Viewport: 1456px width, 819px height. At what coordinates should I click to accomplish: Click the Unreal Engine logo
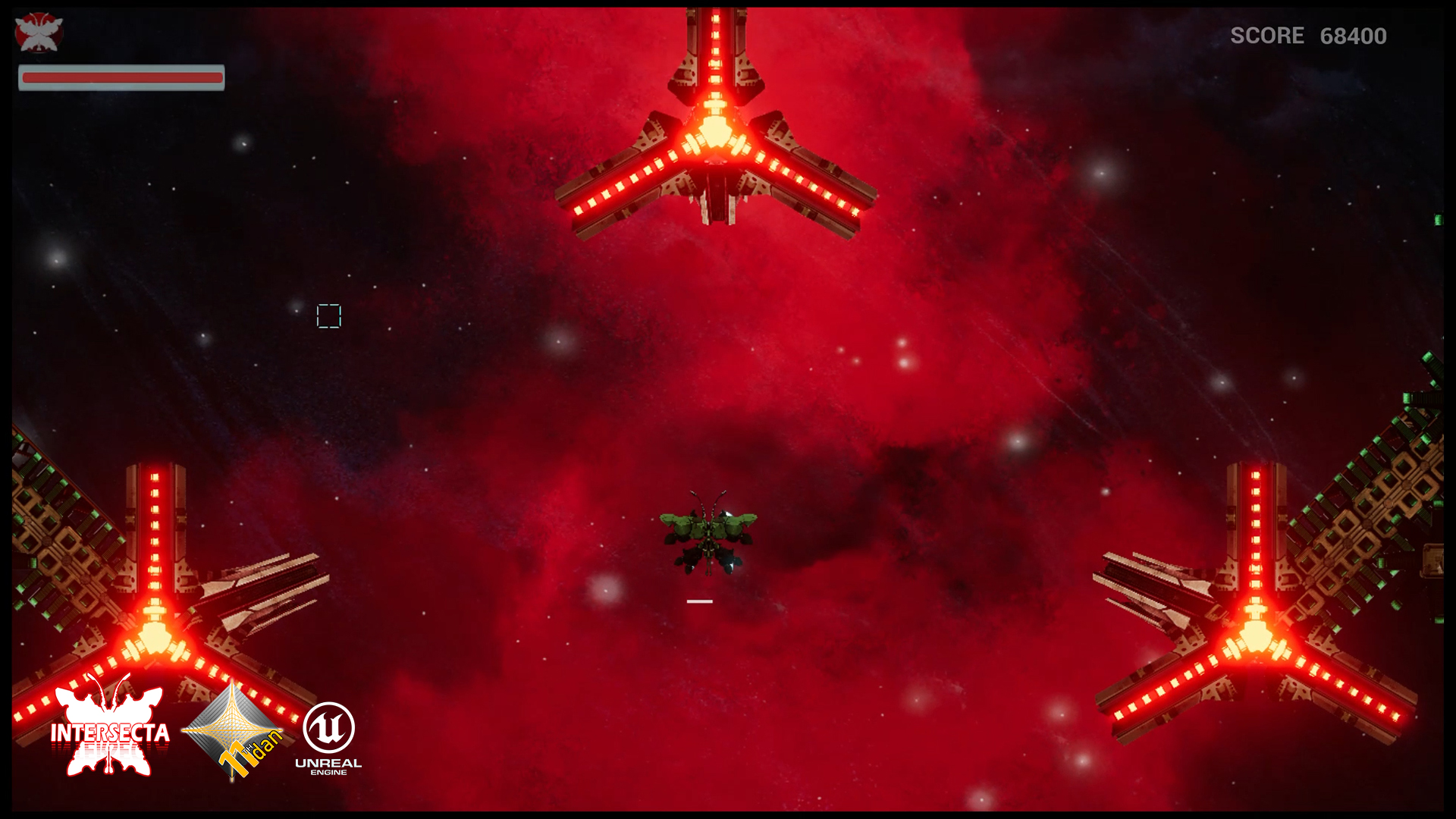(x=328, y=737)
